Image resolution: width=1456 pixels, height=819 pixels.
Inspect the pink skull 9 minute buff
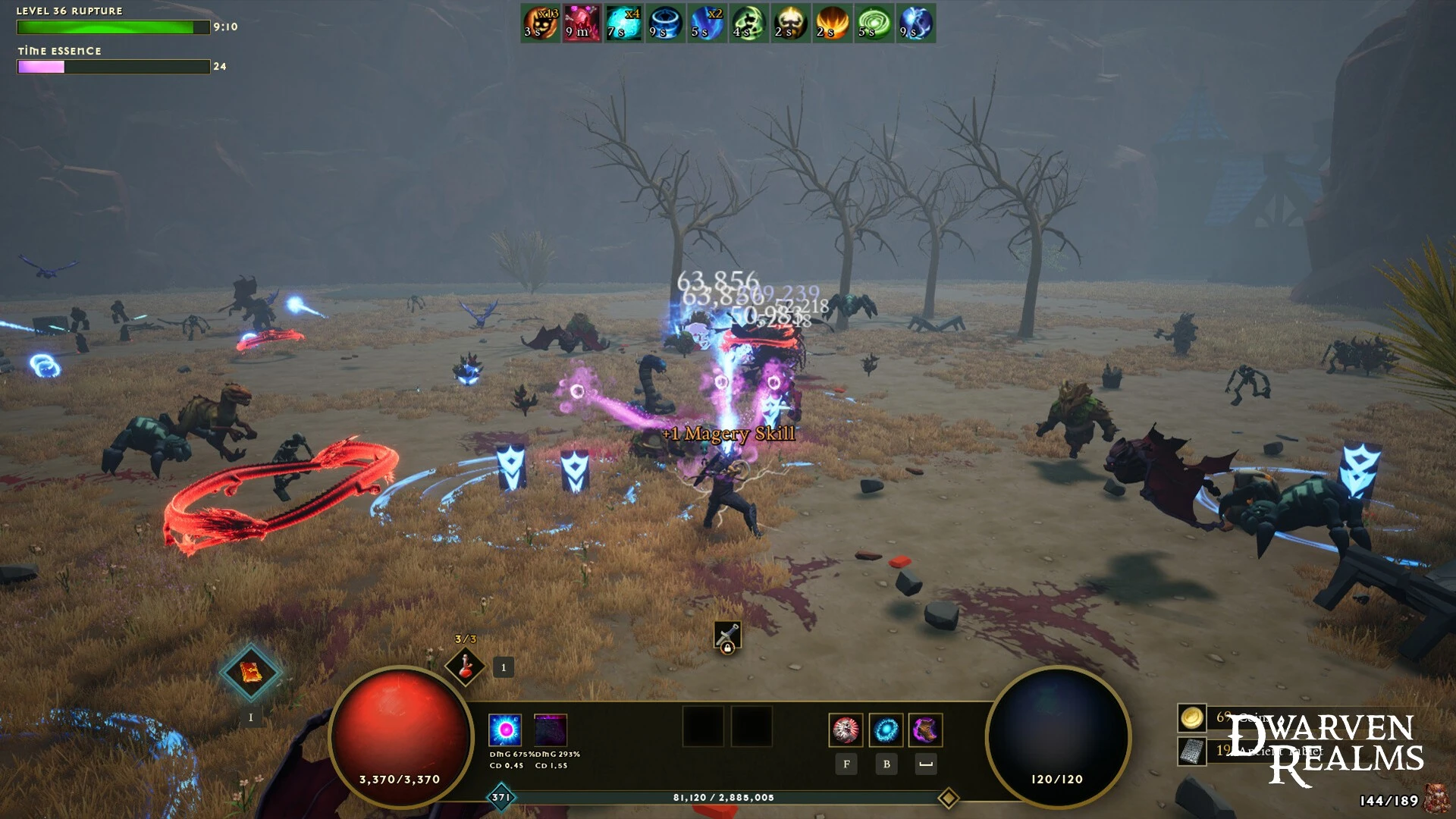point(582,24)
